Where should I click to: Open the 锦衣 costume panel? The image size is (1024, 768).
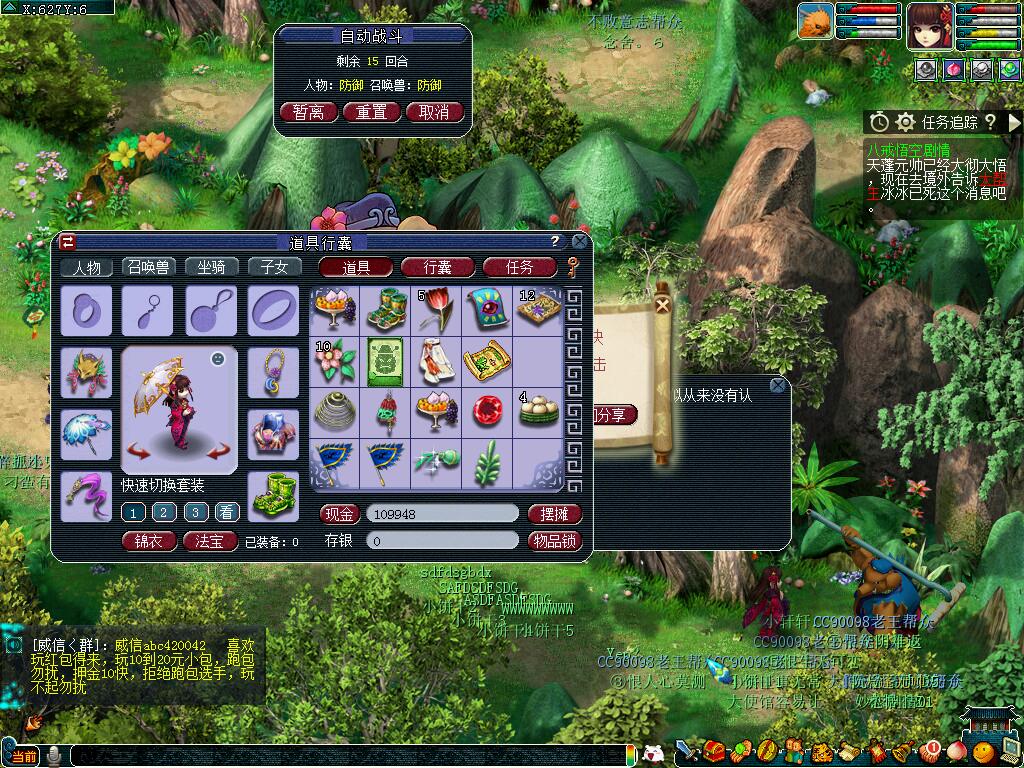click(x=148, y=541)
